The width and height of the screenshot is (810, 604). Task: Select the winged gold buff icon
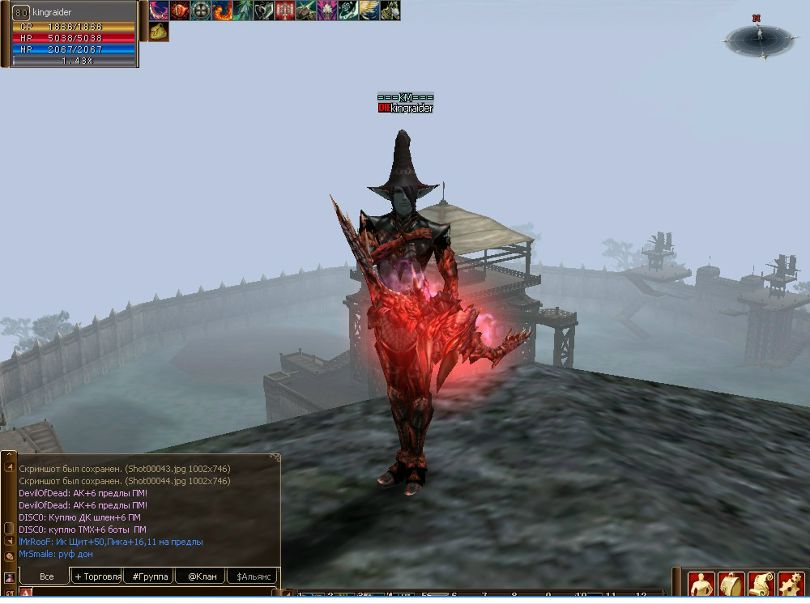pos(369,11)
